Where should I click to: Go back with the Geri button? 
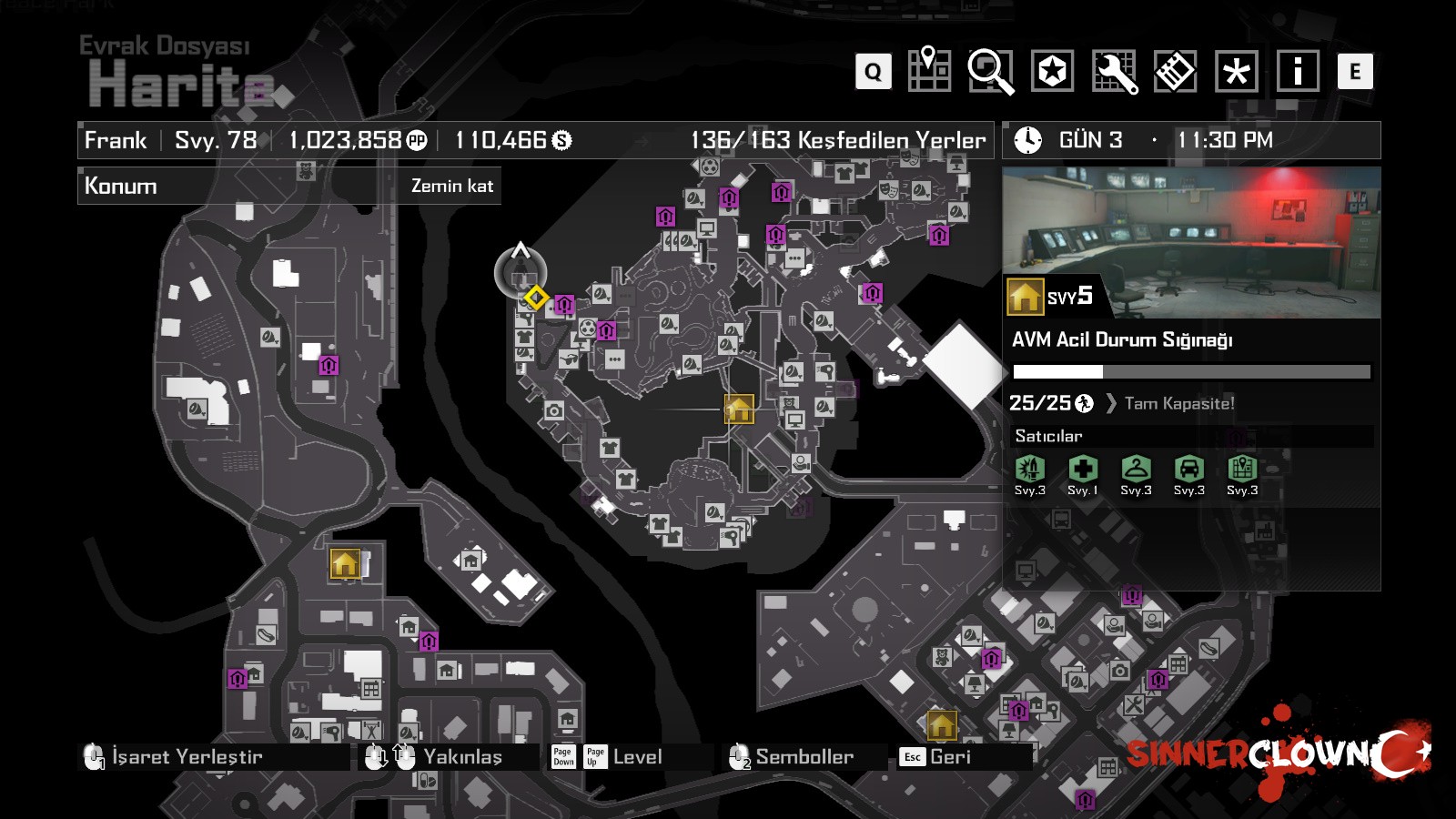tap(950, 756)
